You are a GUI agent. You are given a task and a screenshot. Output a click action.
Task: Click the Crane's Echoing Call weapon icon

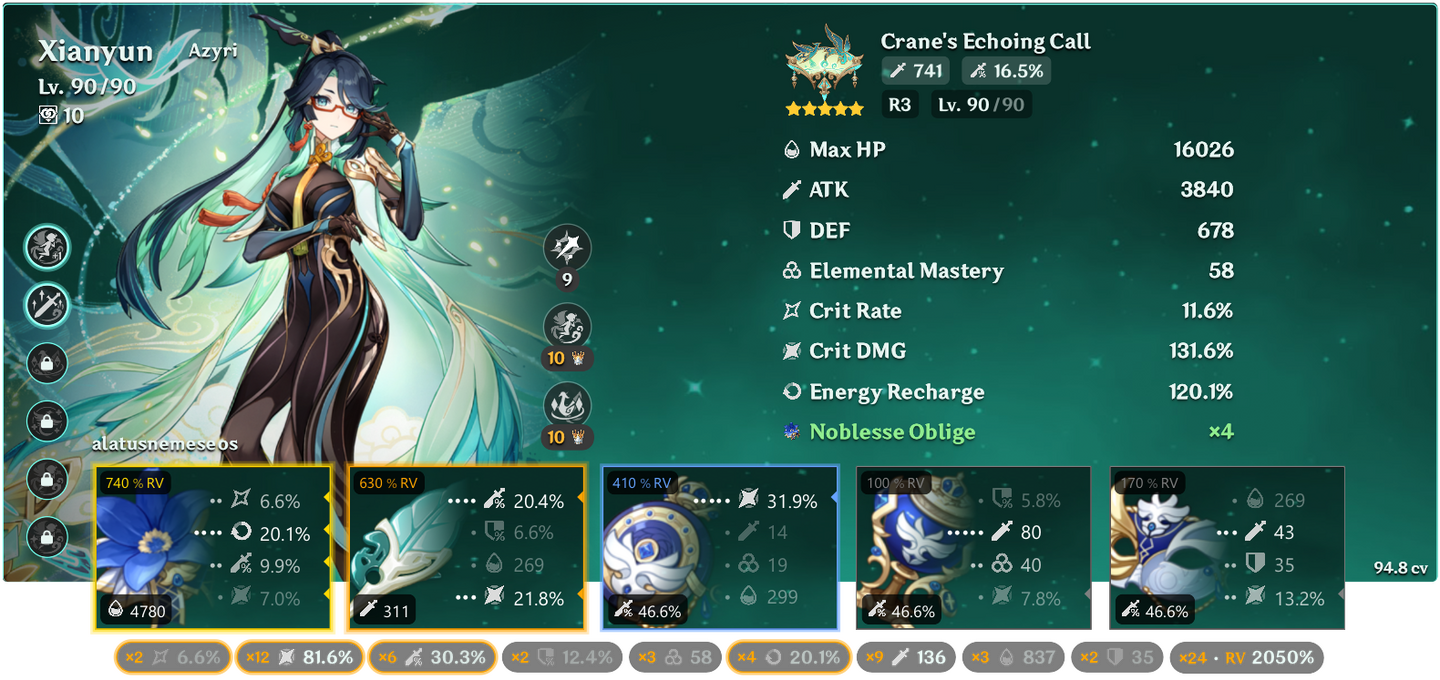pyautogui.click(x=825, y=68)
